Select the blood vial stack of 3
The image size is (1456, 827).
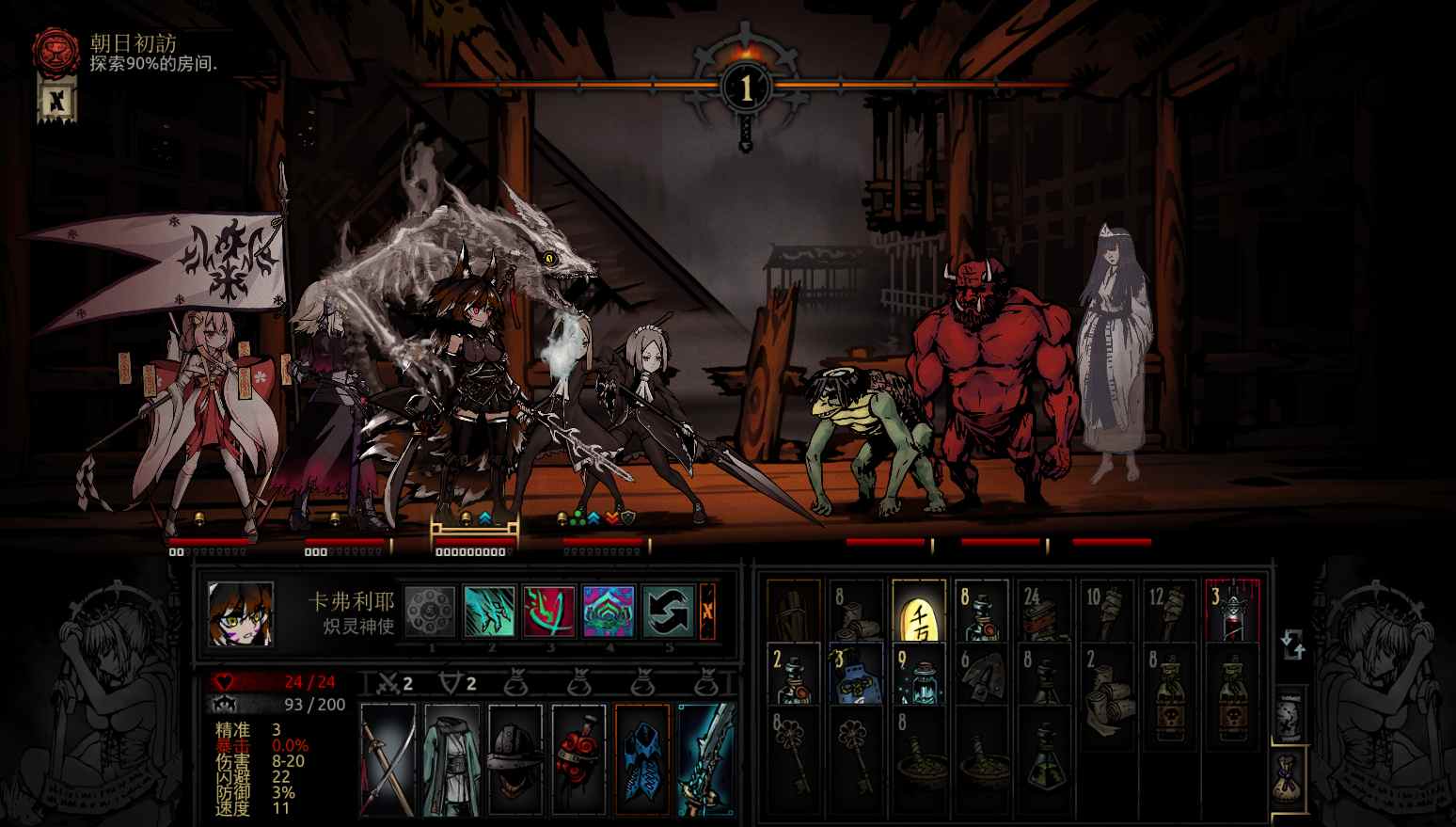click(x=1231, y=610)
